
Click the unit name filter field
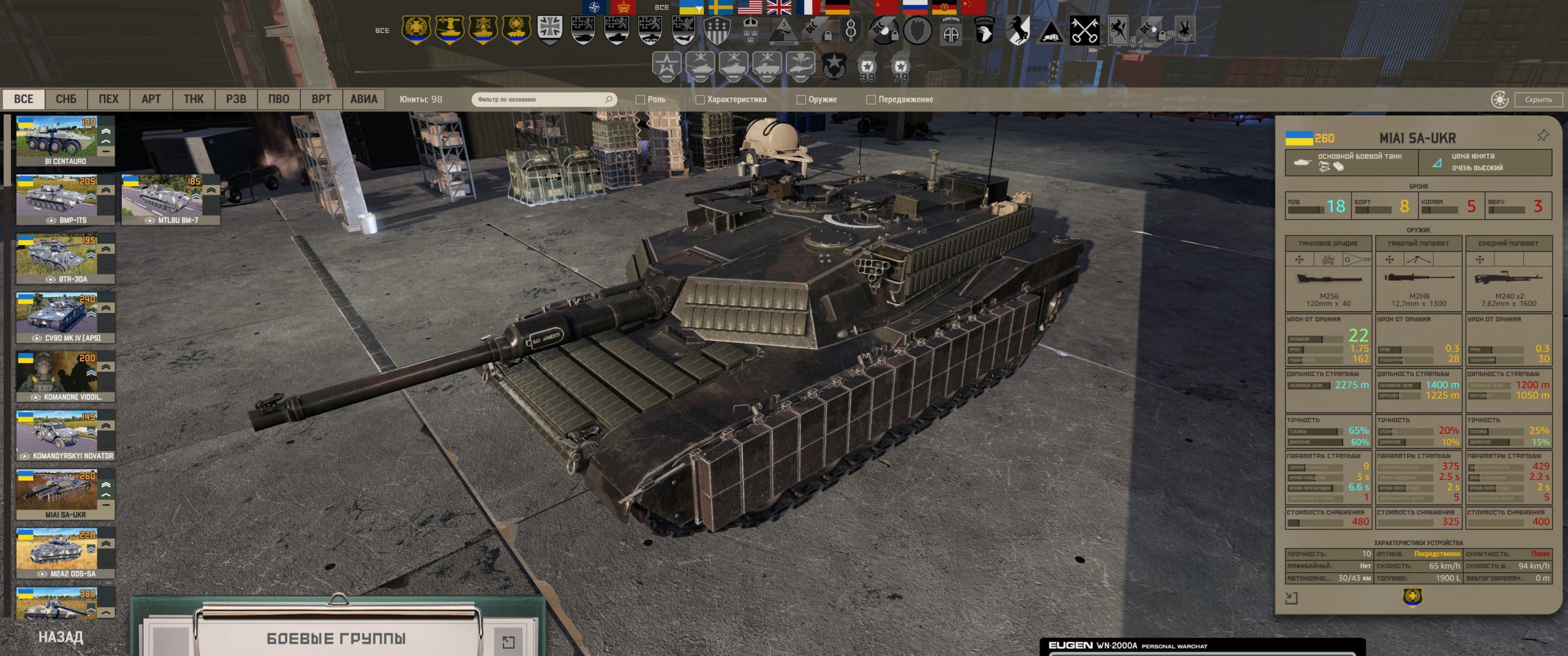(x=539, y=99)
